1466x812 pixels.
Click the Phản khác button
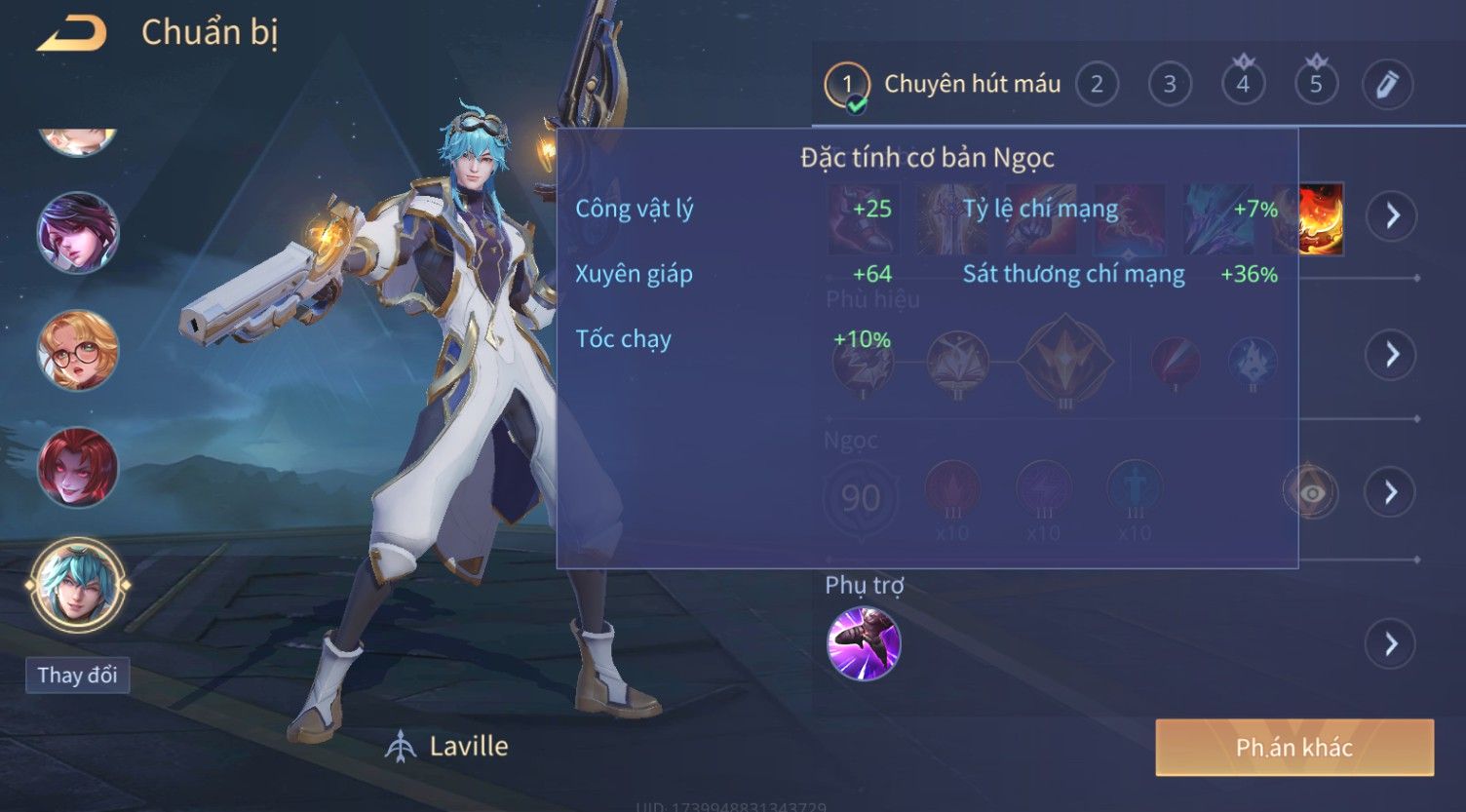click(x=1294, y=748)
